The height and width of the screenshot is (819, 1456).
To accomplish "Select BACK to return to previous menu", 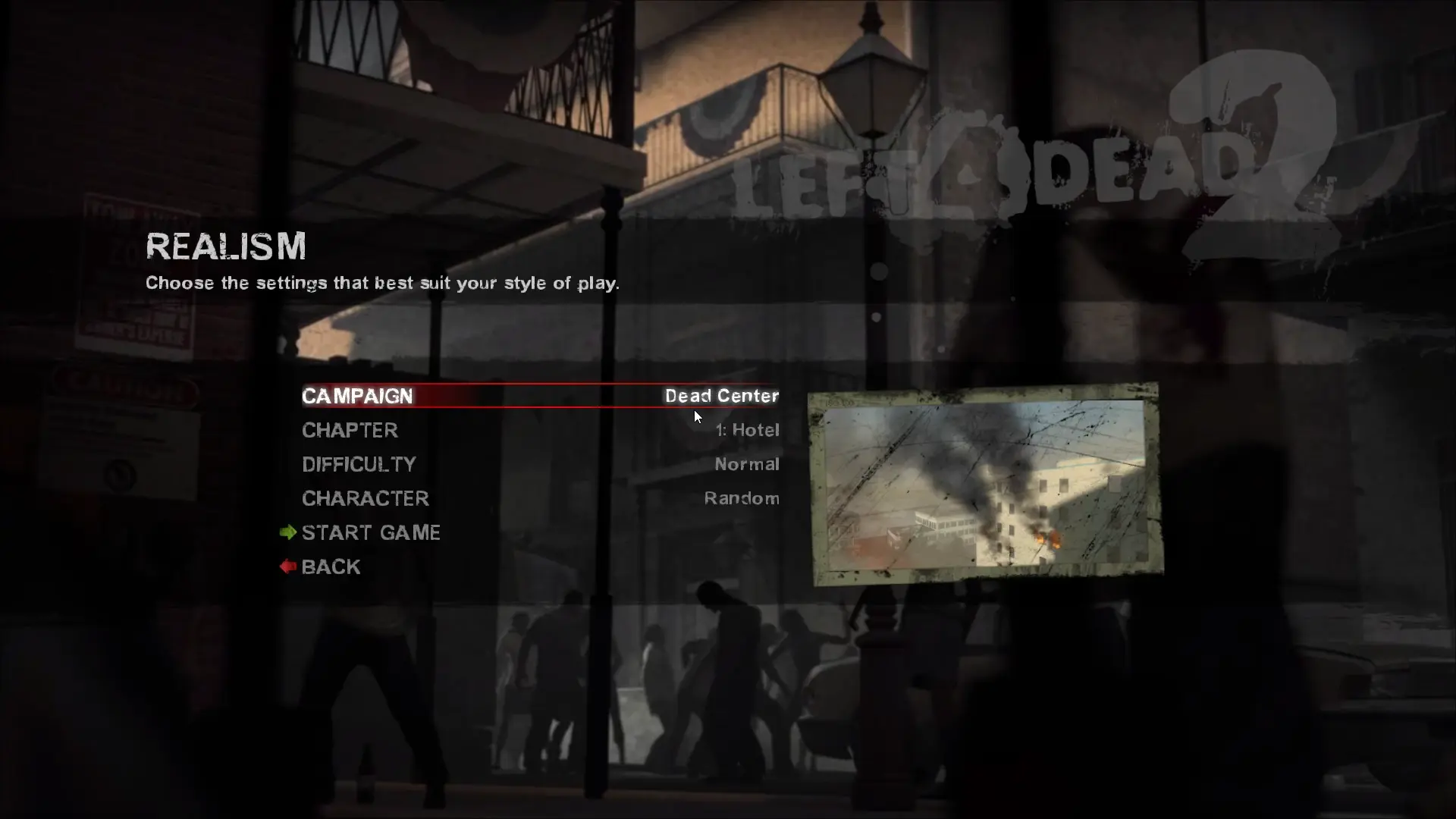I will point(330,566).
